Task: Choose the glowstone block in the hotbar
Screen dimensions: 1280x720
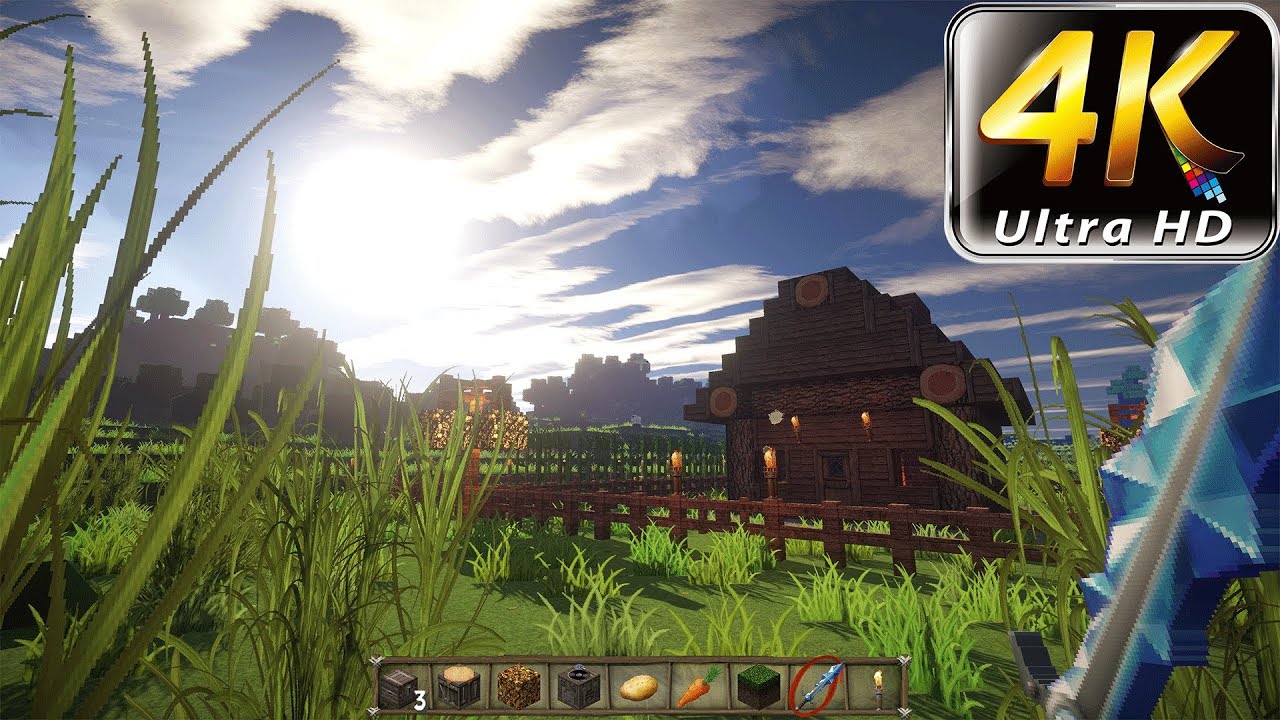Action: [x=520, y=688]
